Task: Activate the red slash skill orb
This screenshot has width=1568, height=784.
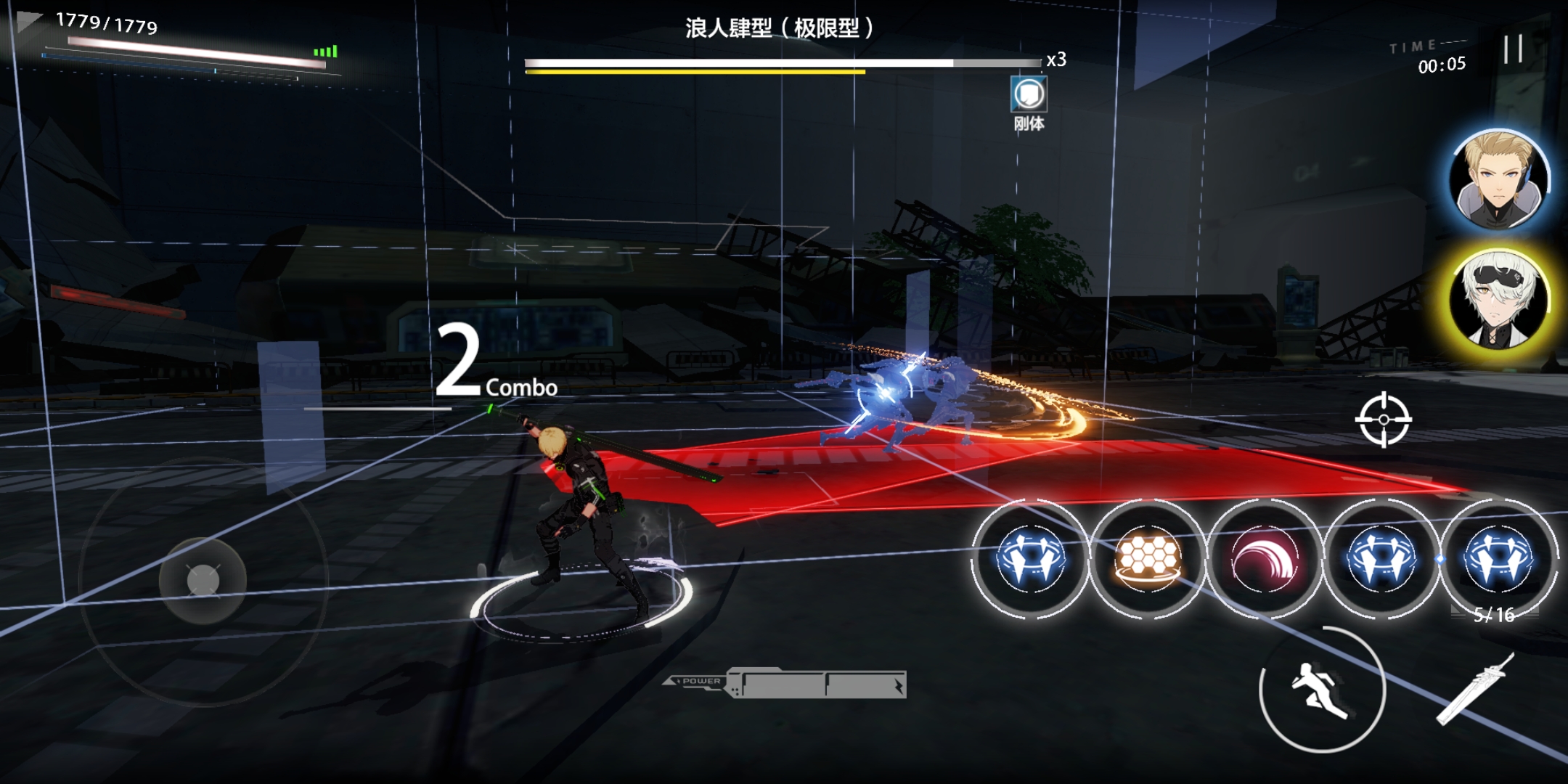Action: pos(1264,559)
